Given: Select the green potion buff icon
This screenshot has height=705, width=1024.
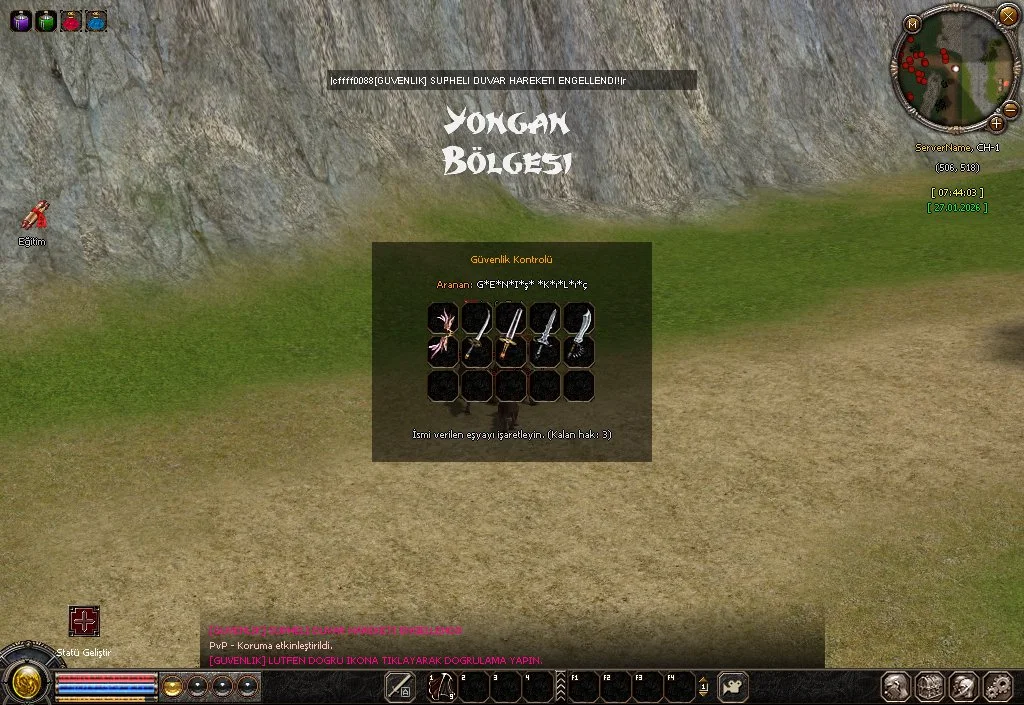Looking at the screenshot, I should pyautogui.click(x=45, y=20).
